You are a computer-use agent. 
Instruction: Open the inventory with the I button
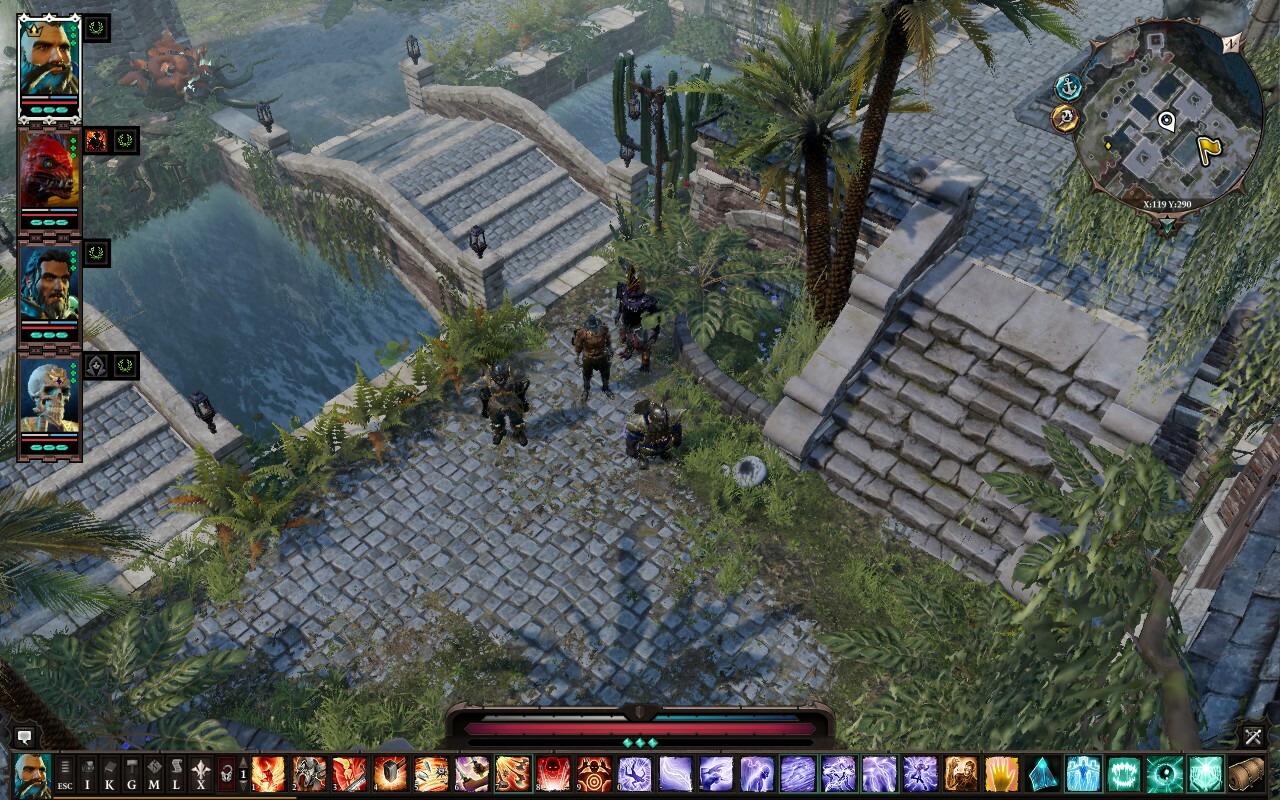coord(87,775)
